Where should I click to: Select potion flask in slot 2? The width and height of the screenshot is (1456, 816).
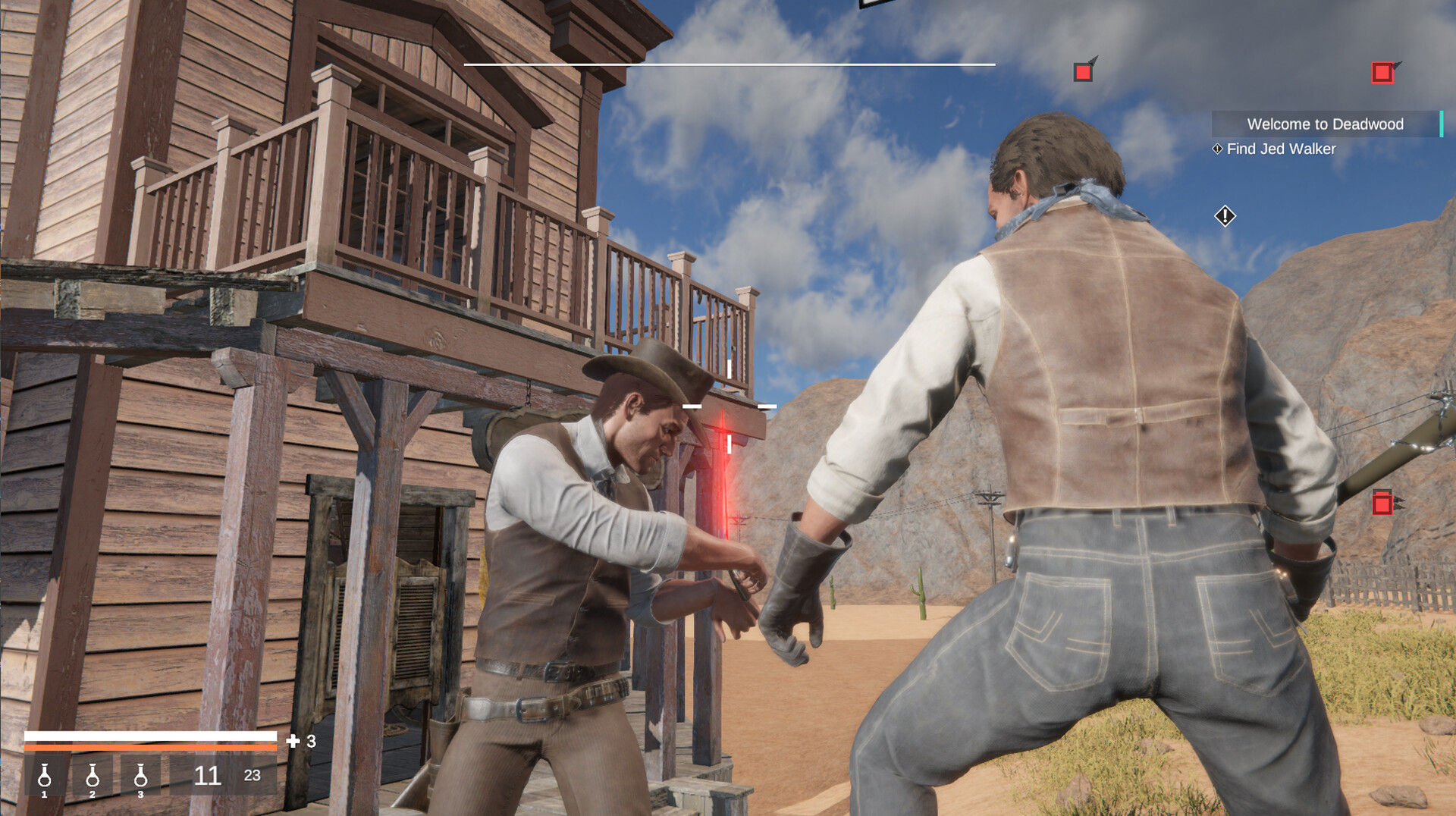(x=93, y=777)
